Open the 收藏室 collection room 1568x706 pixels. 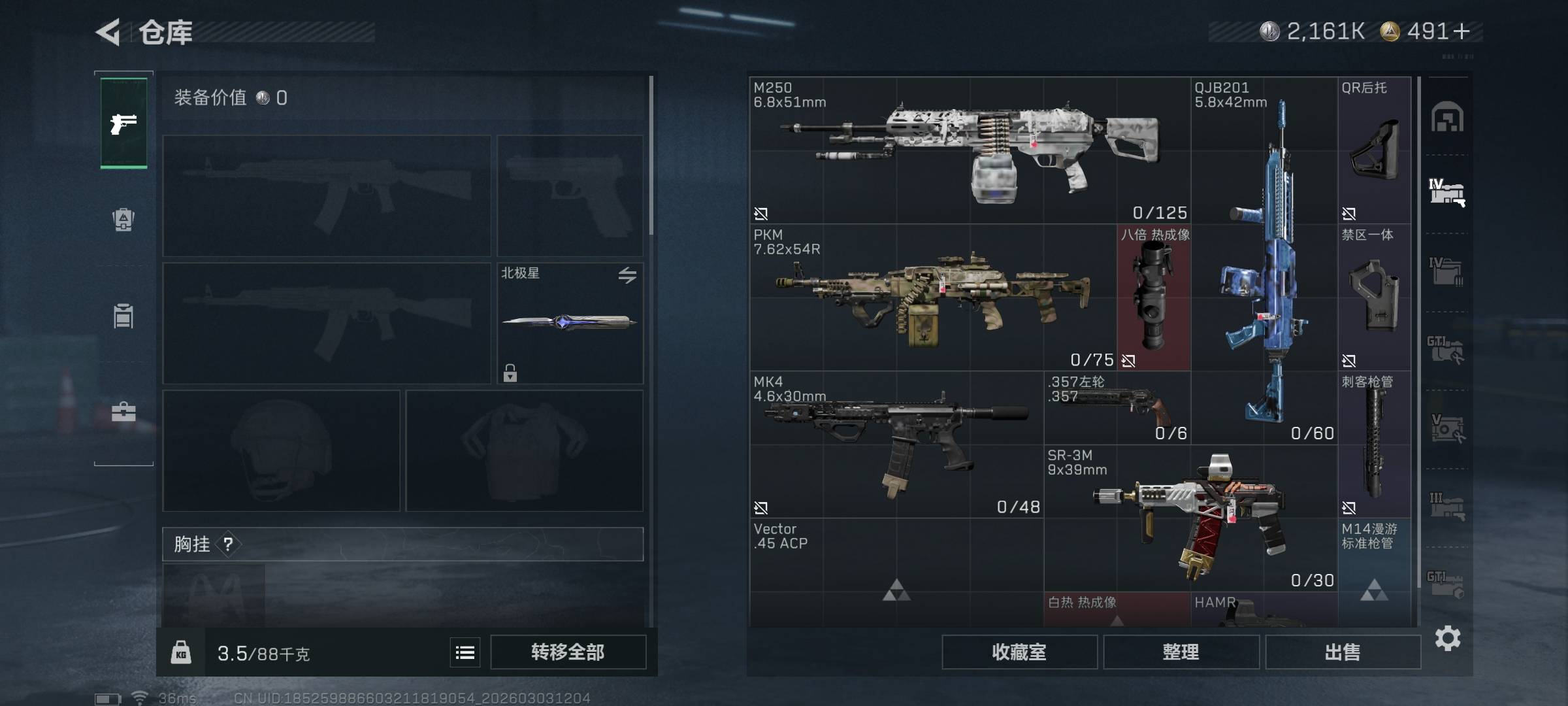click(x=1019, y=652)
